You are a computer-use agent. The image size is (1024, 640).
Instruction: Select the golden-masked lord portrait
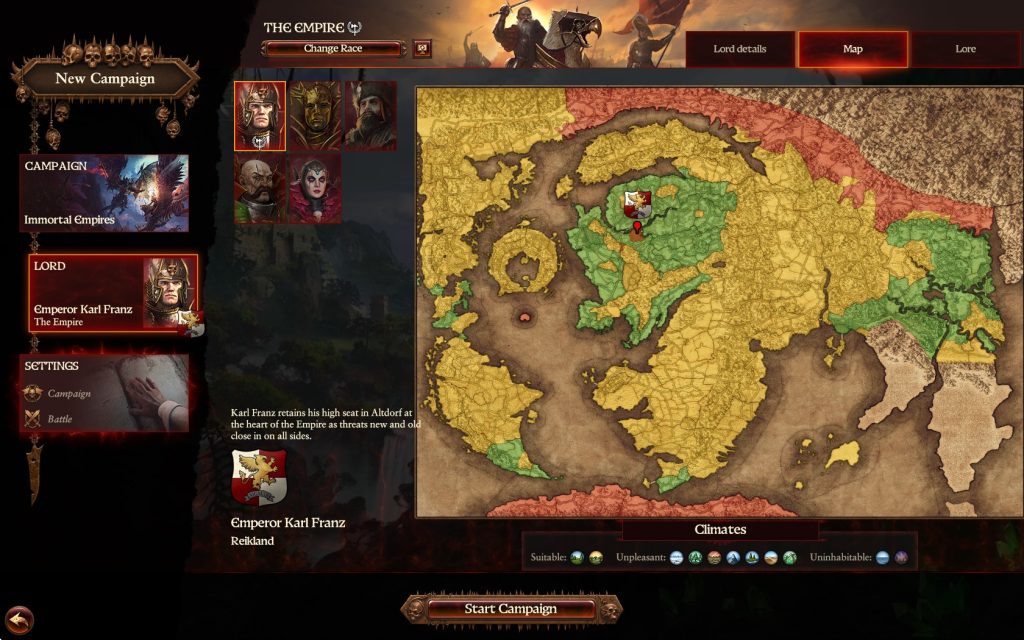pyautogui.click(x=316, y=116)
